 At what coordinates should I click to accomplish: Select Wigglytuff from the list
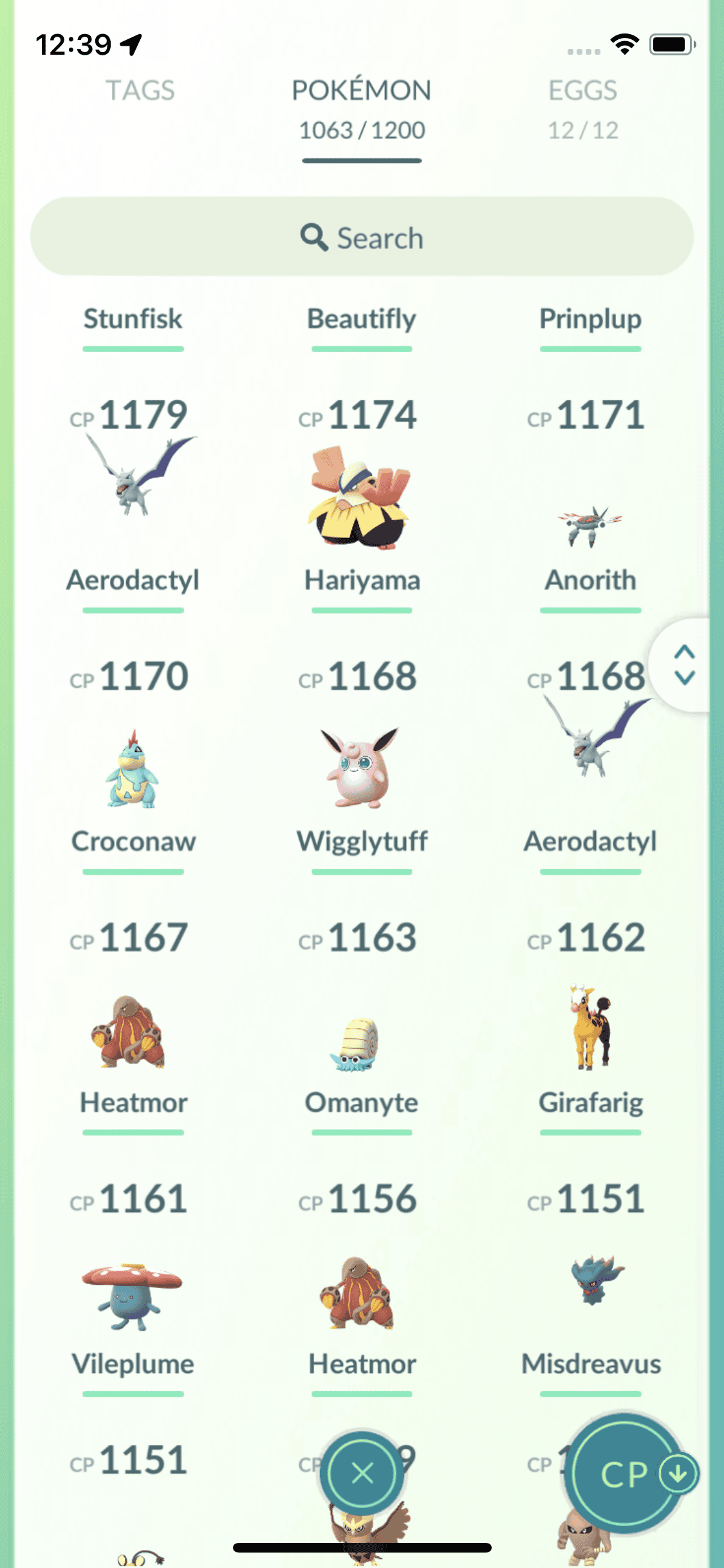click(361, 768)
